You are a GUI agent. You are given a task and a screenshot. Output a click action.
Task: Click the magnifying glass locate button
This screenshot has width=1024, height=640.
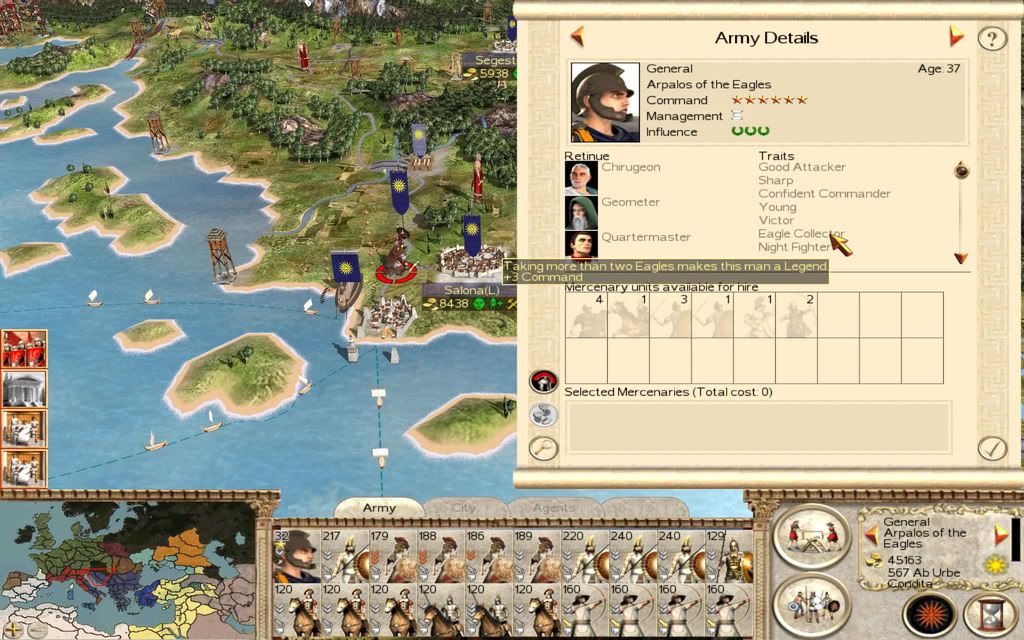(543, 447)
